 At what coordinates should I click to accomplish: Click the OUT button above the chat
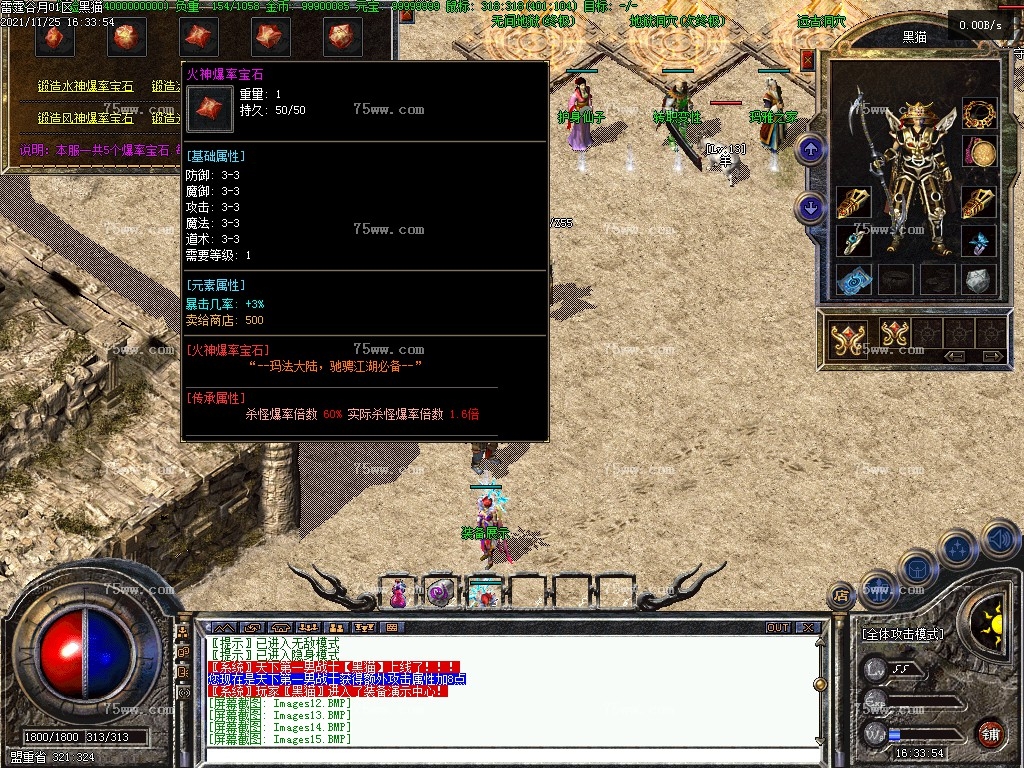(777, 628)
